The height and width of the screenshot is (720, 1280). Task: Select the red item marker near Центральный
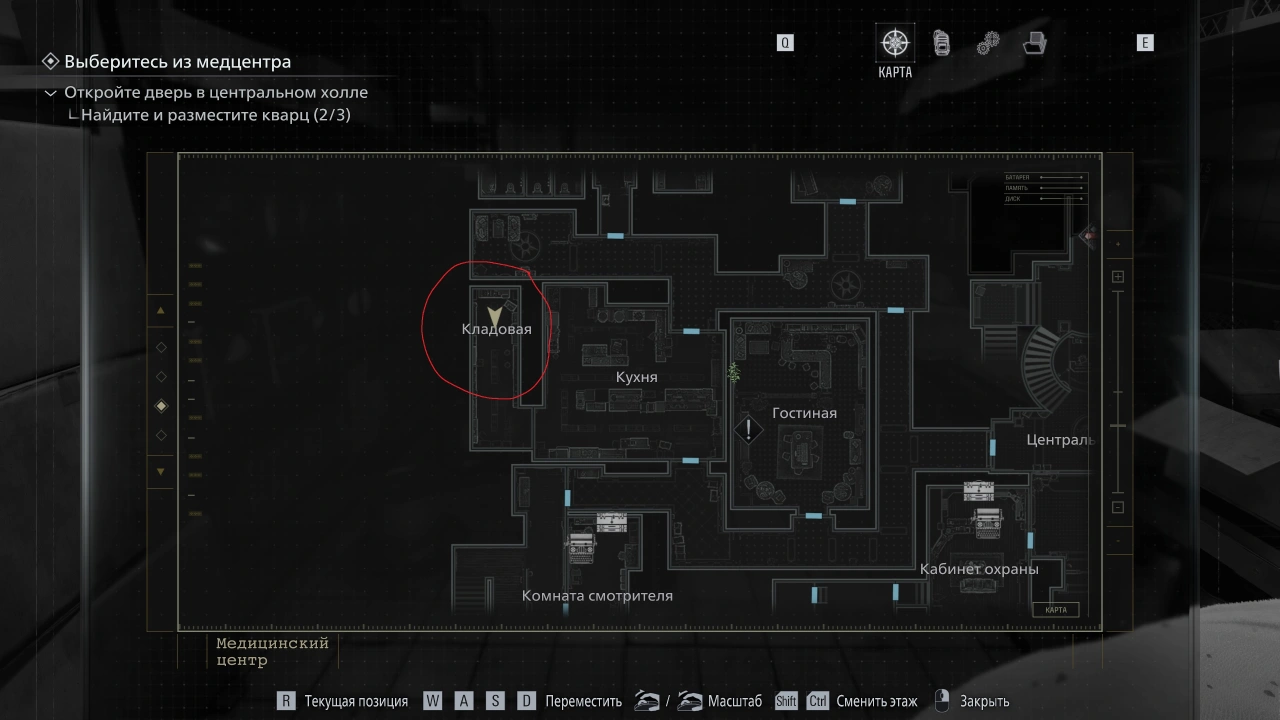pyautogui.click(x=1088, y=236)
